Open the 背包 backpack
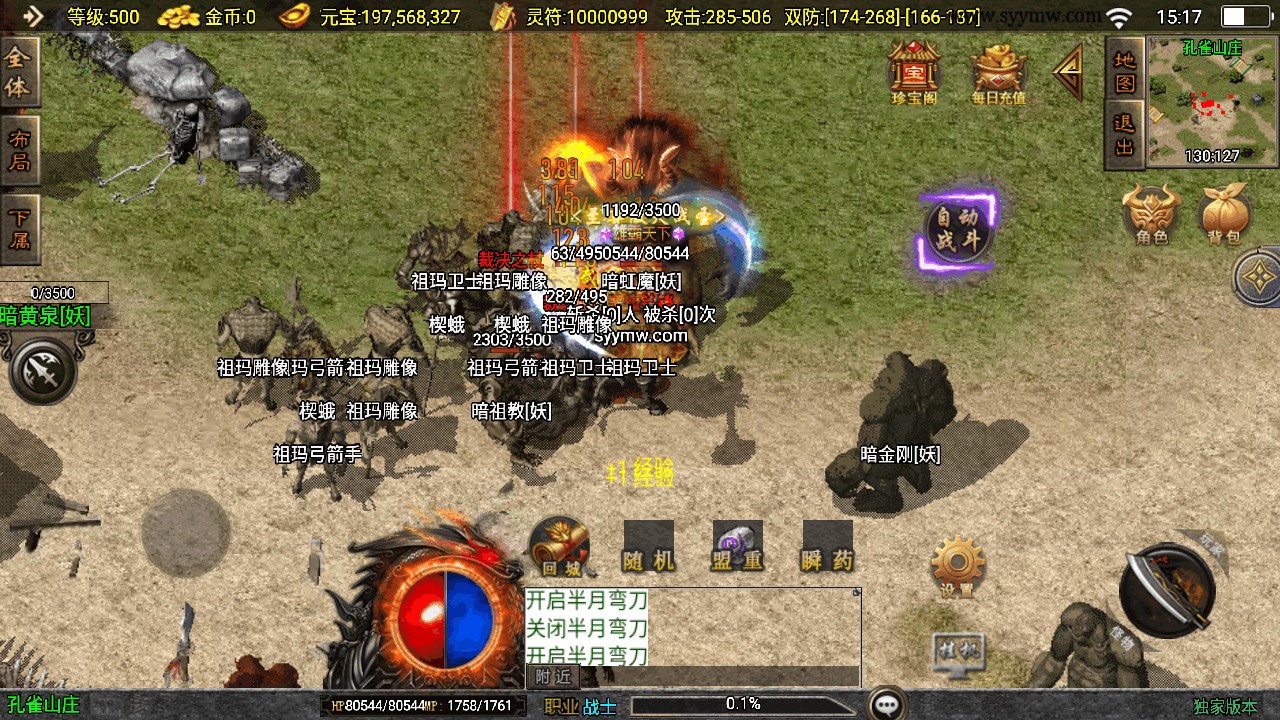The image size is (1280, 720). pos(1224,214)
